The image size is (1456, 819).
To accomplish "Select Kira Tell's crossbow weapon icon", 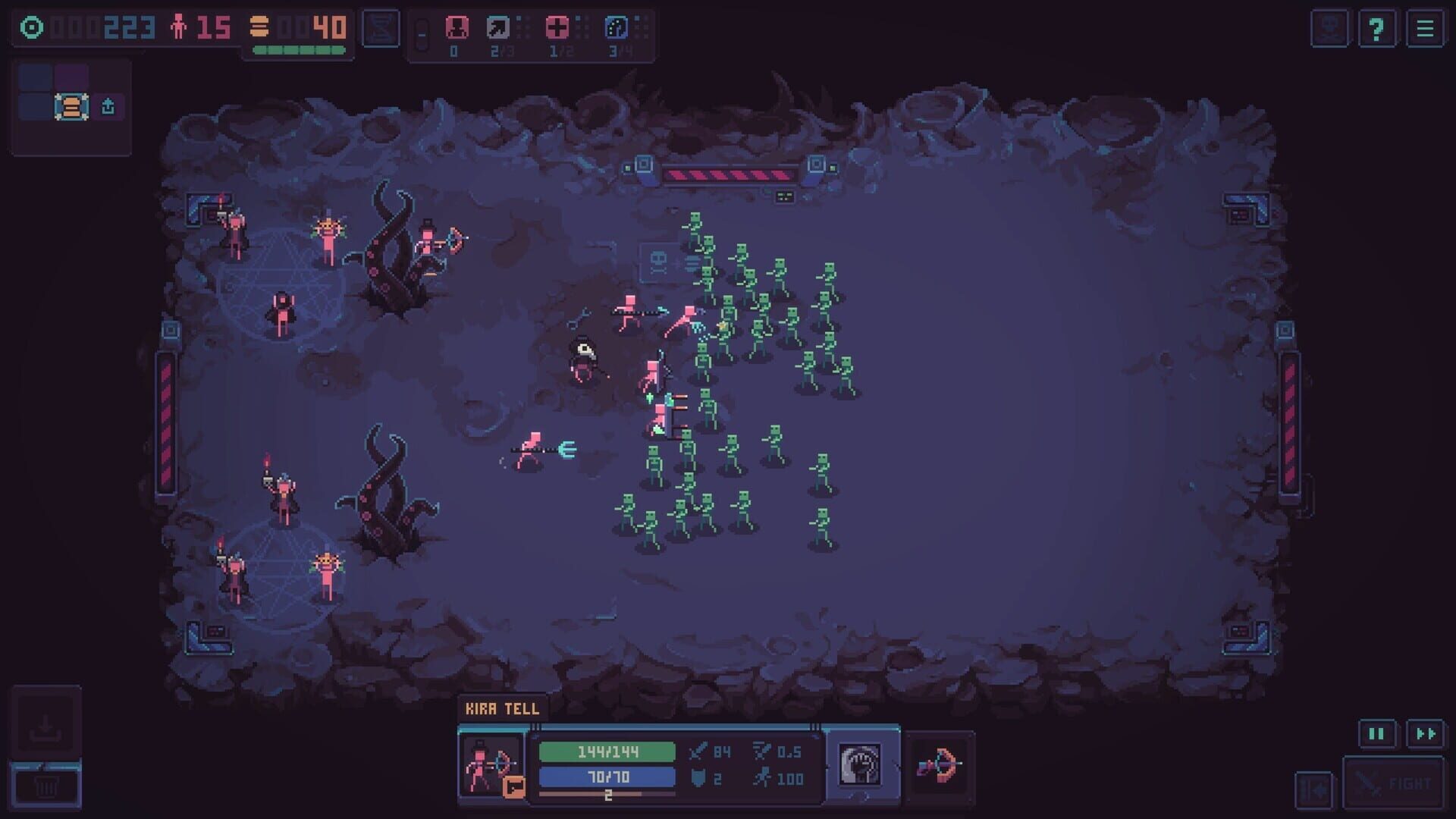I will pyautogui.click(x=943, y=764).
